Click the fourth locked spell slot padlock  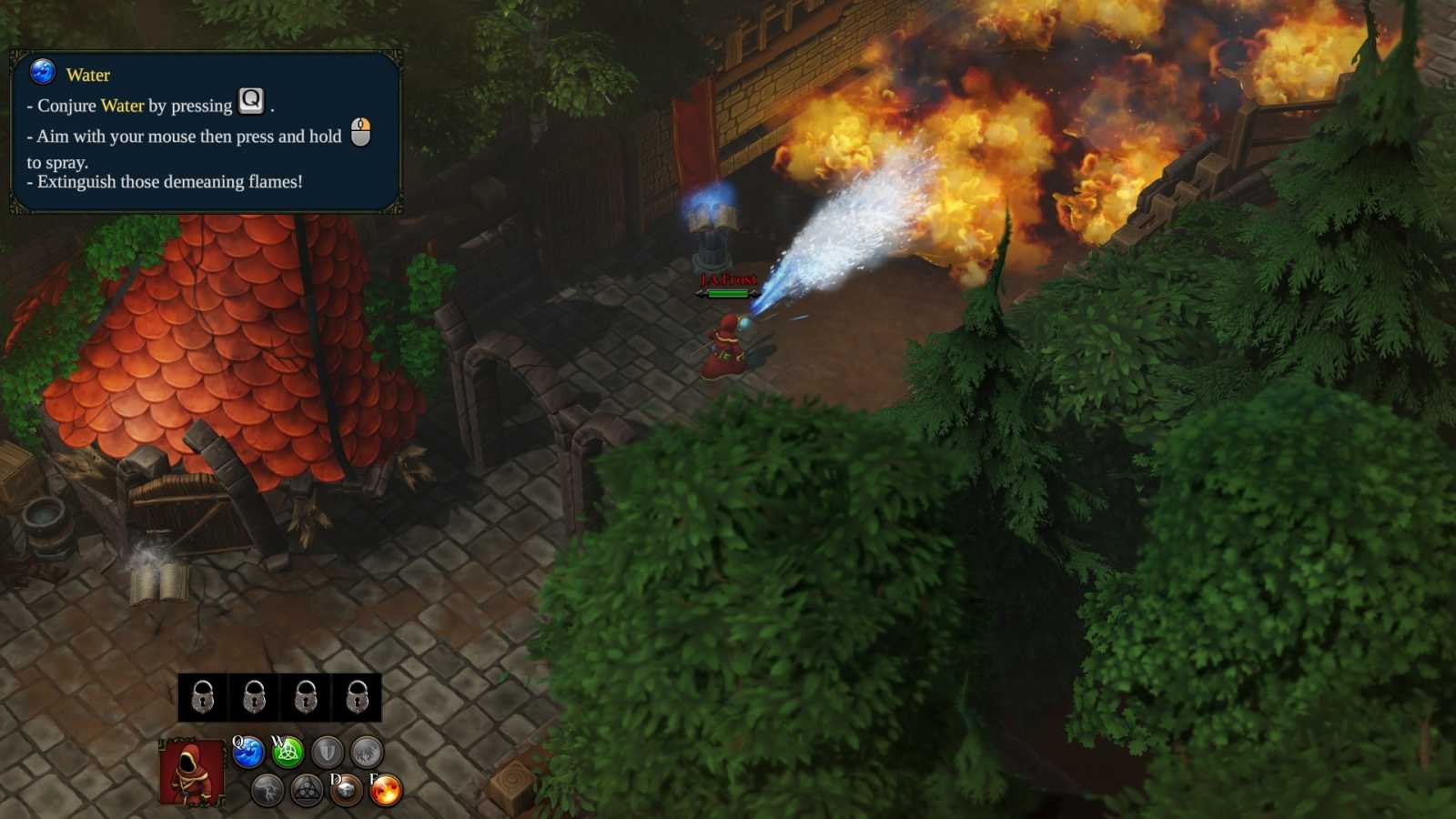point(357,695)
